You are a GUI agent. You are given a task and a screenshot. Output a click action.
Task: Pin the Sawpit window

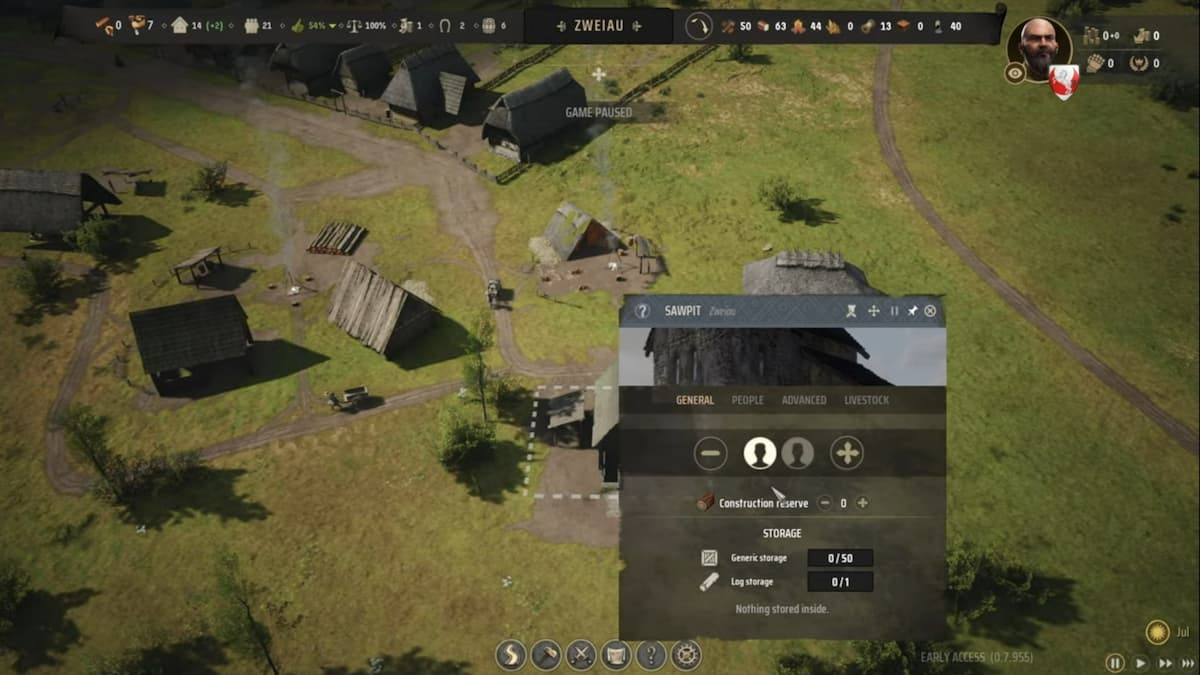coord(912,311)
